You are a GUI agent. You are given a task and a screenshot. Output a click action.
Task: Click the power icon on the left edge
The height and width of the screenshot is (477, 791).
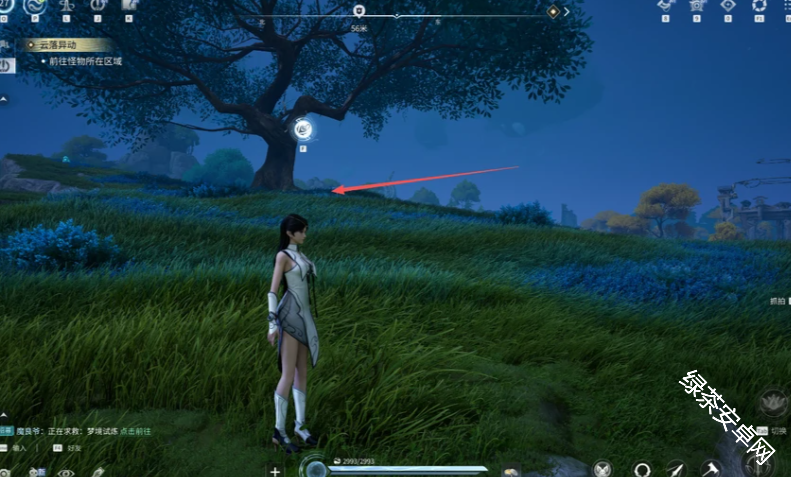tap(6, 66)
